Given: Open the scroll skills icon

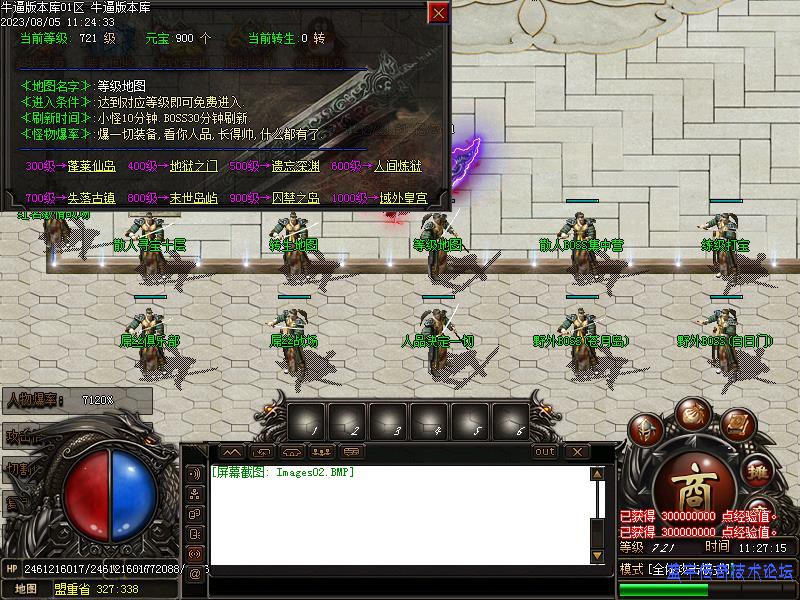Looking at the screenshot, I should coord(737,425).
